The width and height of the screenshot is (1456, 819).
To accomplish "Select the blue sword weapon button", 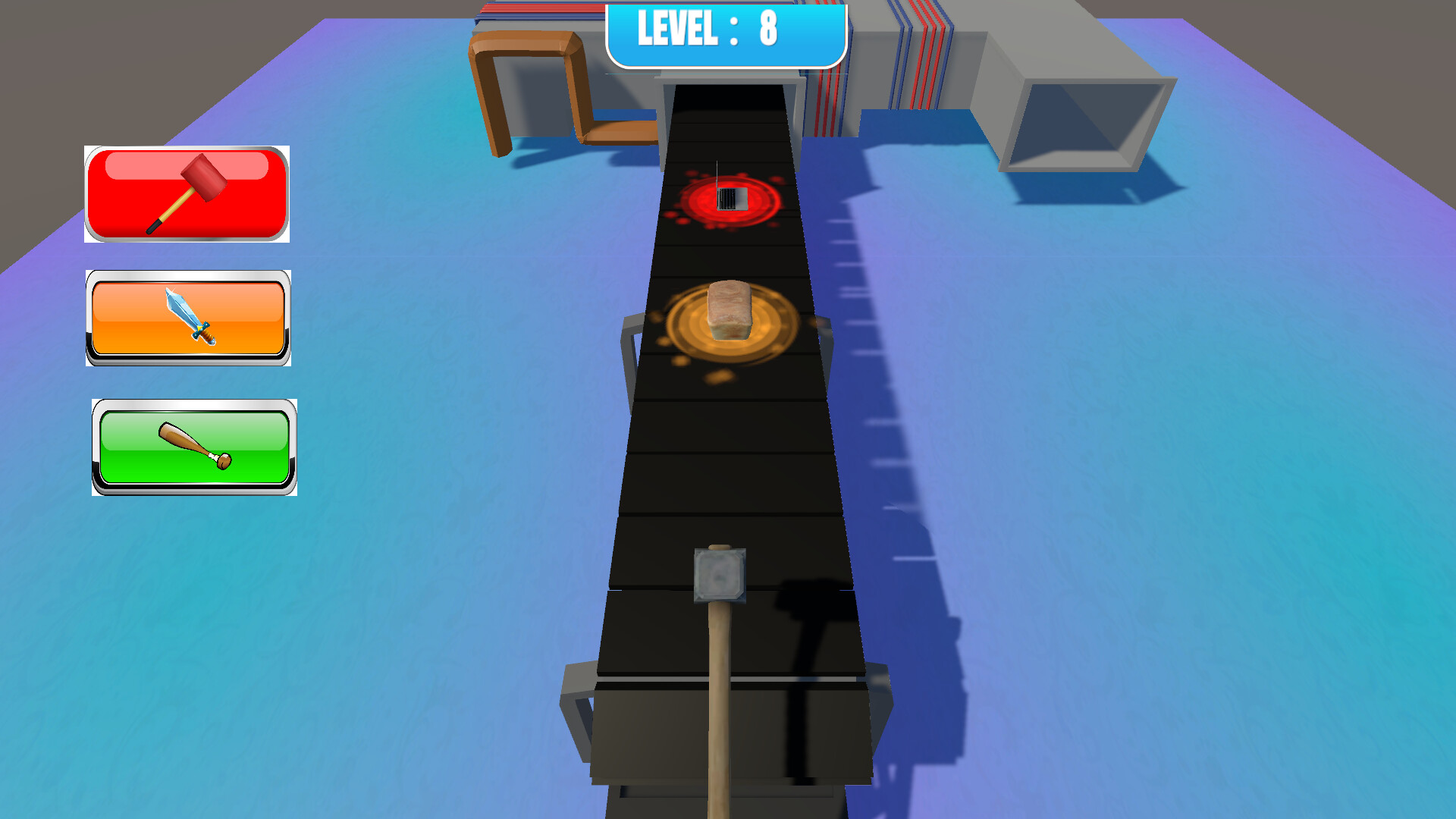I will pos(187,318).
